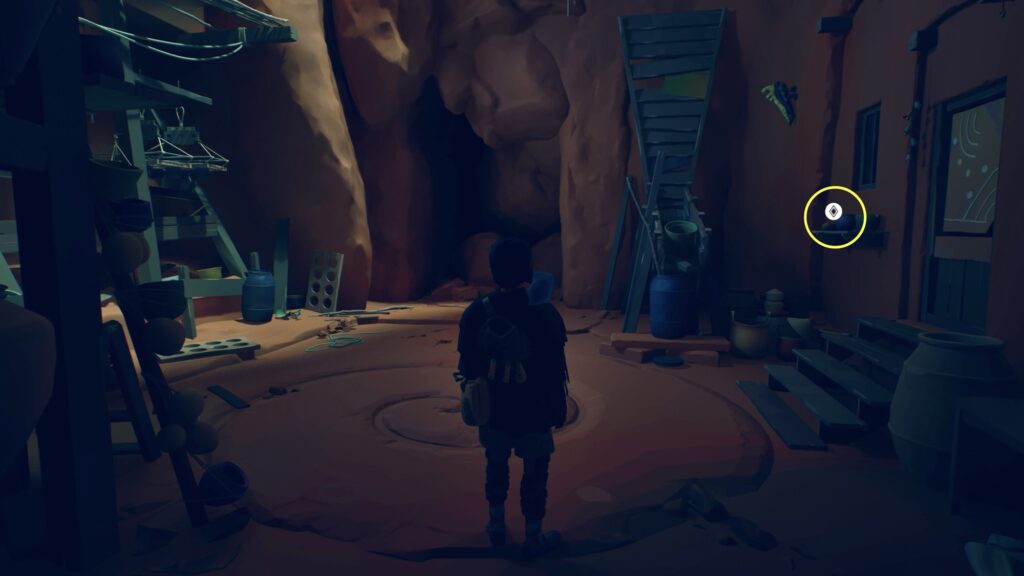The width and height of the screenshot is (1024, 576).
Task: Select the circled interaction marker on the shelf
Action: click(832, 212)
